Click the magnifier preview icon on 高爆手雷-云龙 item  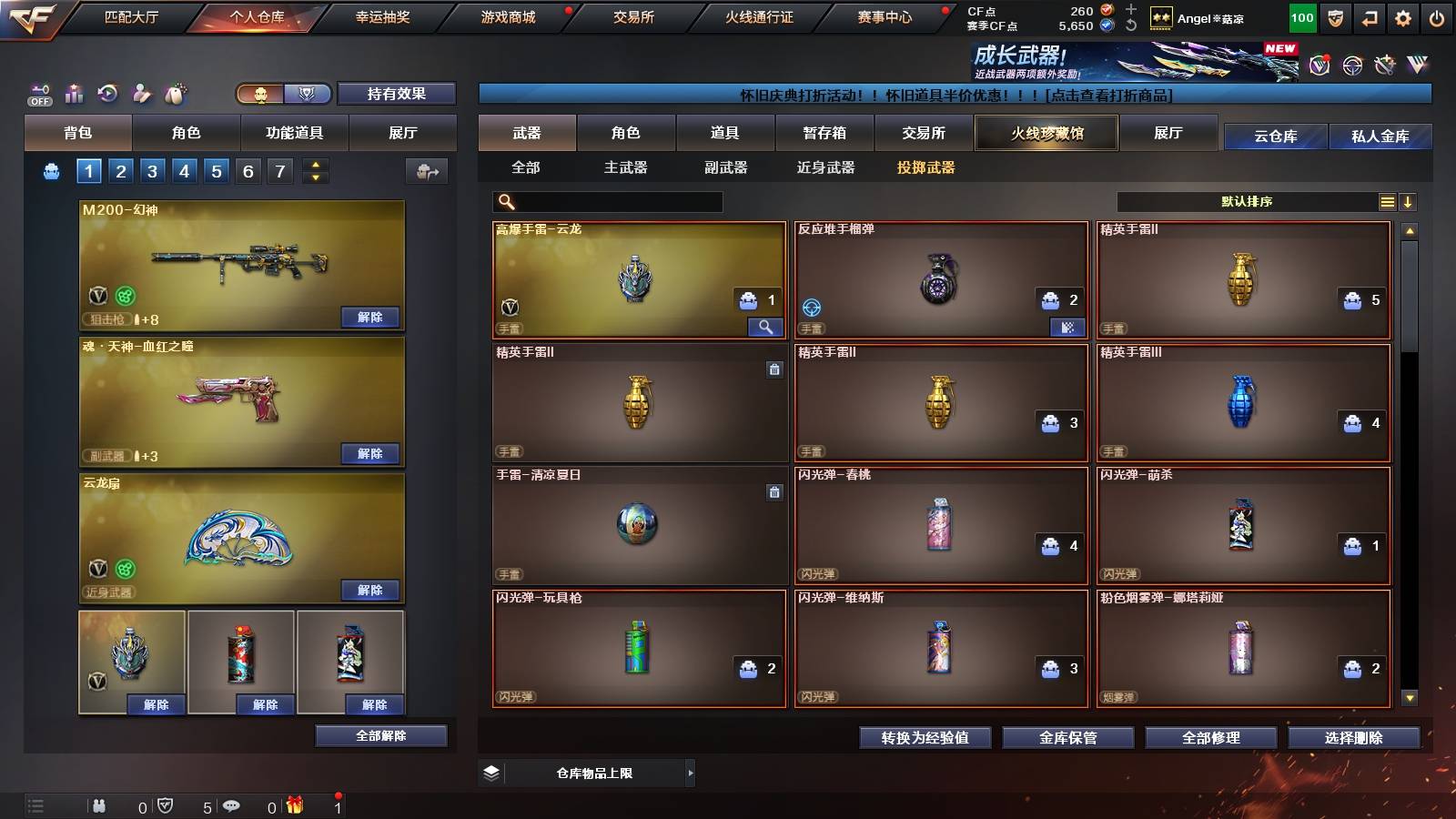(x=767, y=325)
